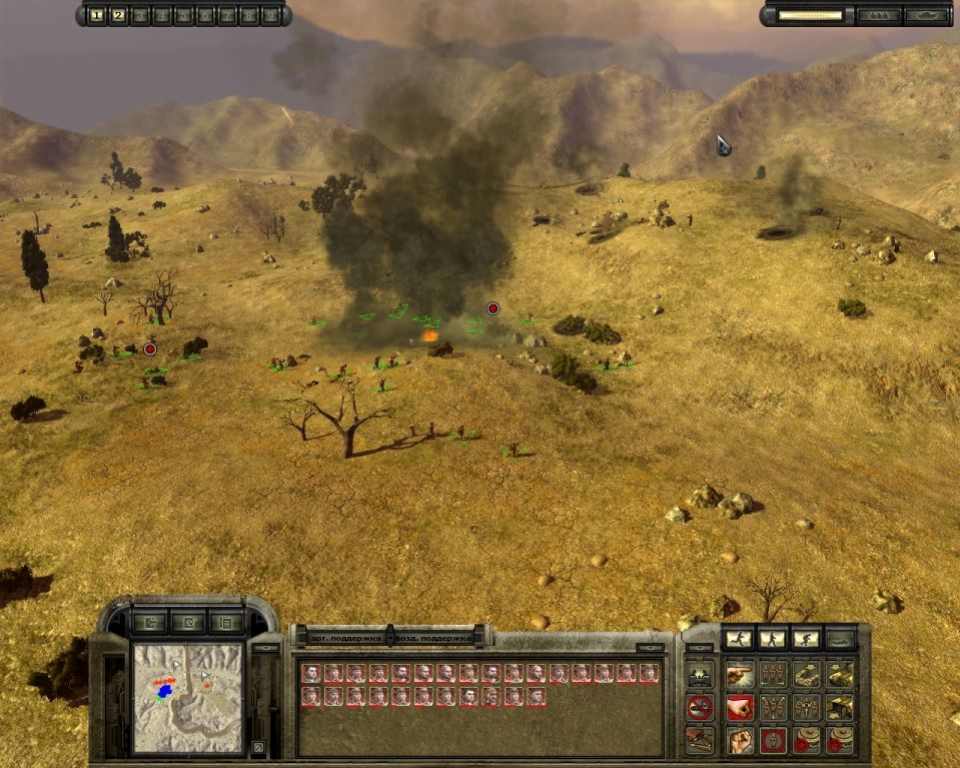Click the red fist command
Viewport: 960px width, 768px height.
pyautogui.click(x=740, y=708)
